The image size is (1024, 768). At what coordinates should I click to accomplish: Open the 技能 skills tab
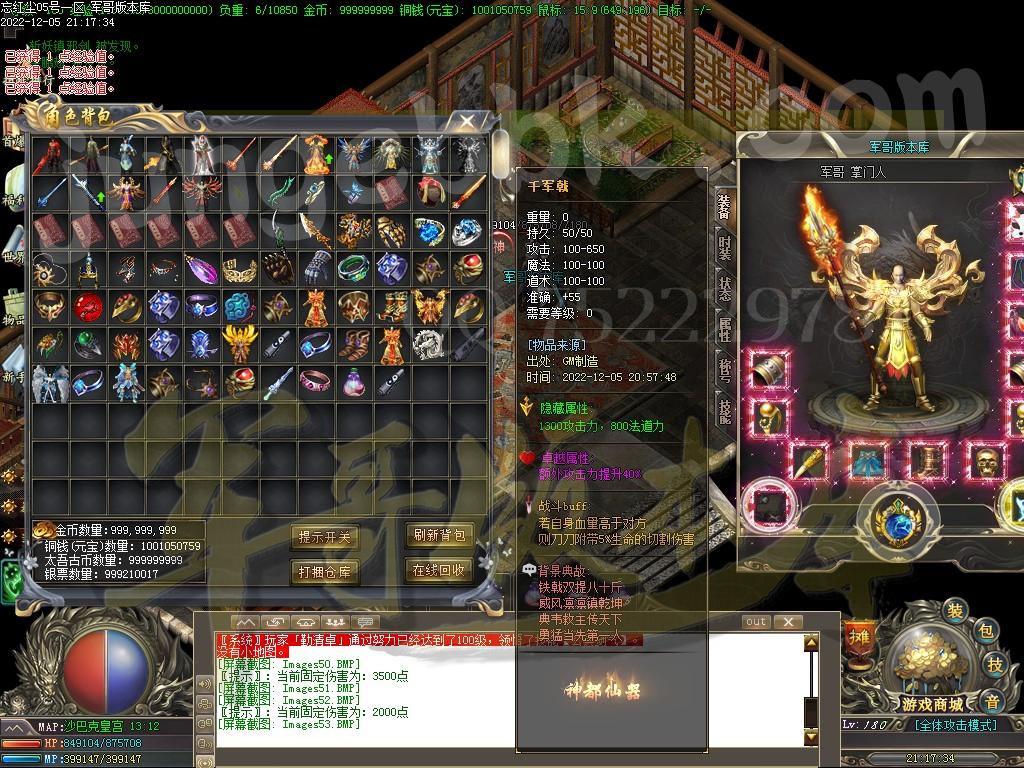(x=724, y=408)
